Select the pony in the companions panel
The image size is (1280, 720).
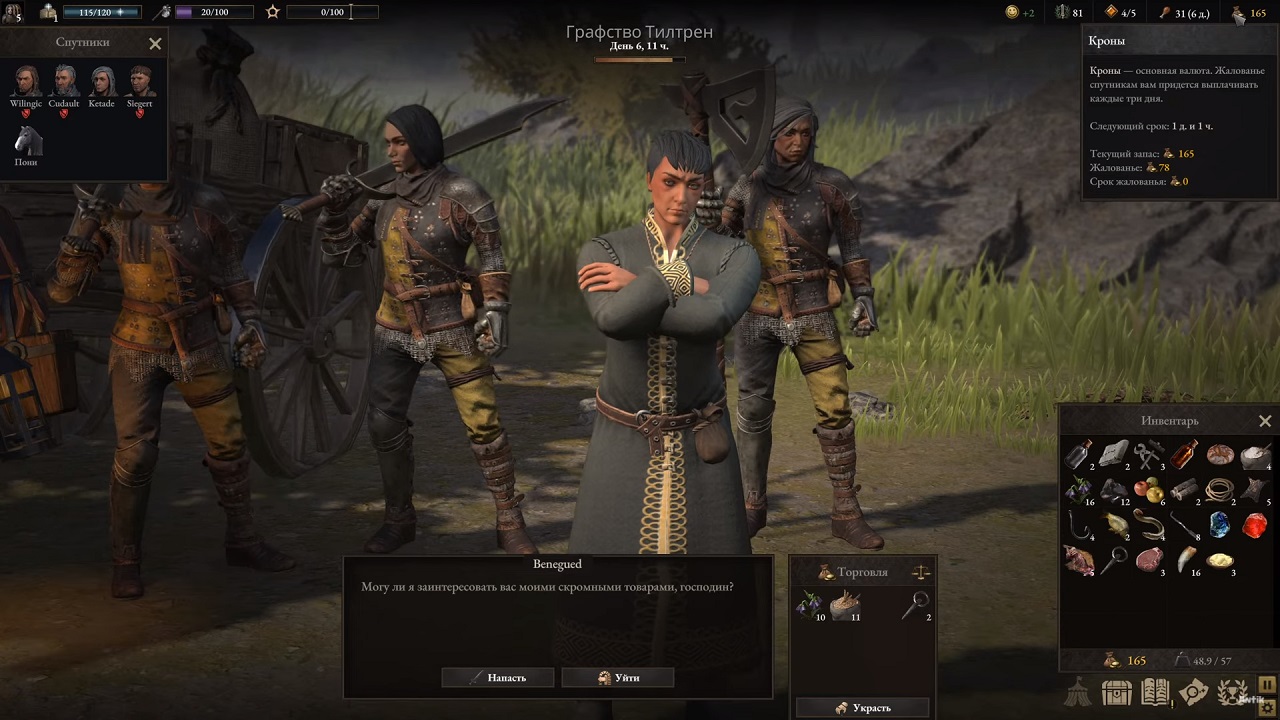26,140
